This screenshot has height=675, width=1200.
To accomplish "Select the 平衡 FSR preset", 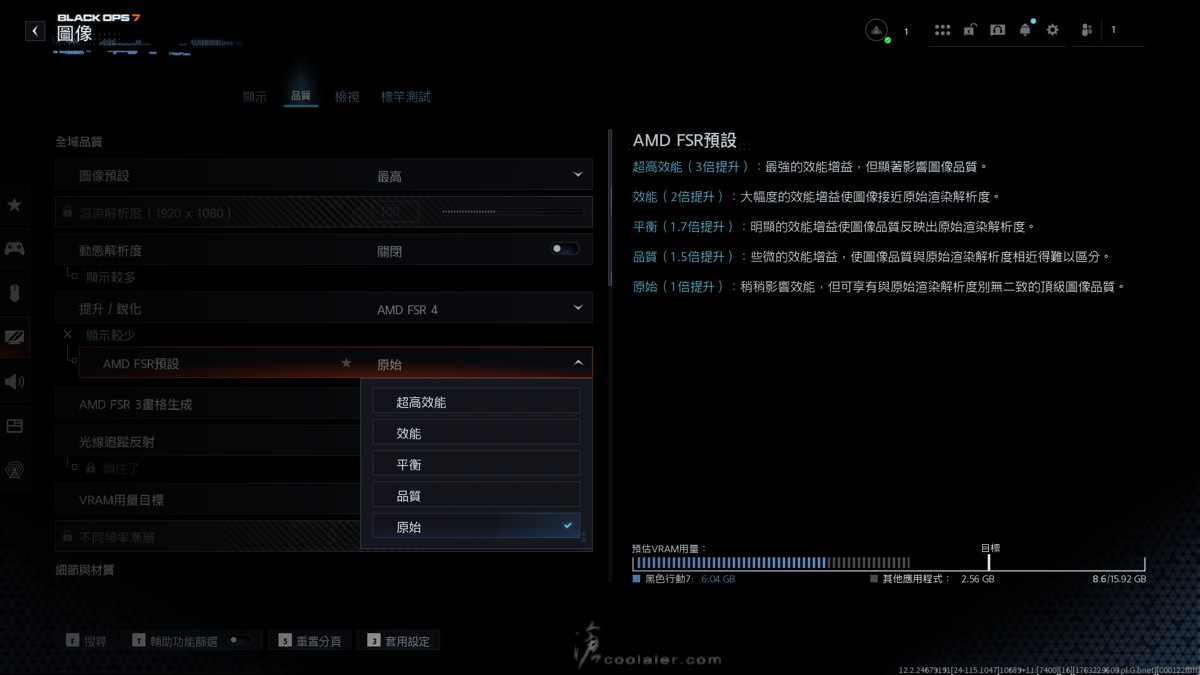I will pos(476,464).
